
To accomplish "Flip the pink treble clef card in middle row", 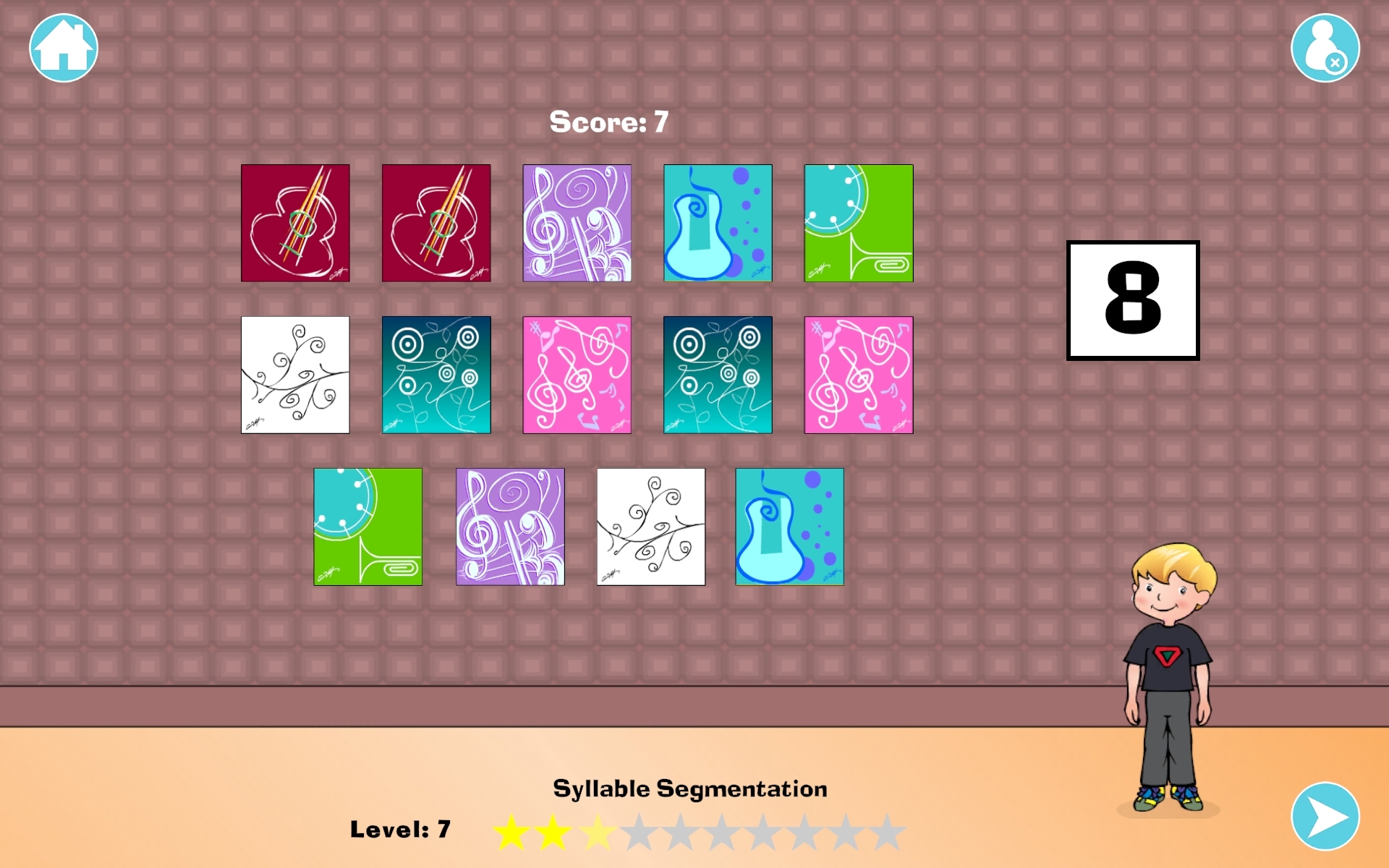I will [x=577, y=374].
